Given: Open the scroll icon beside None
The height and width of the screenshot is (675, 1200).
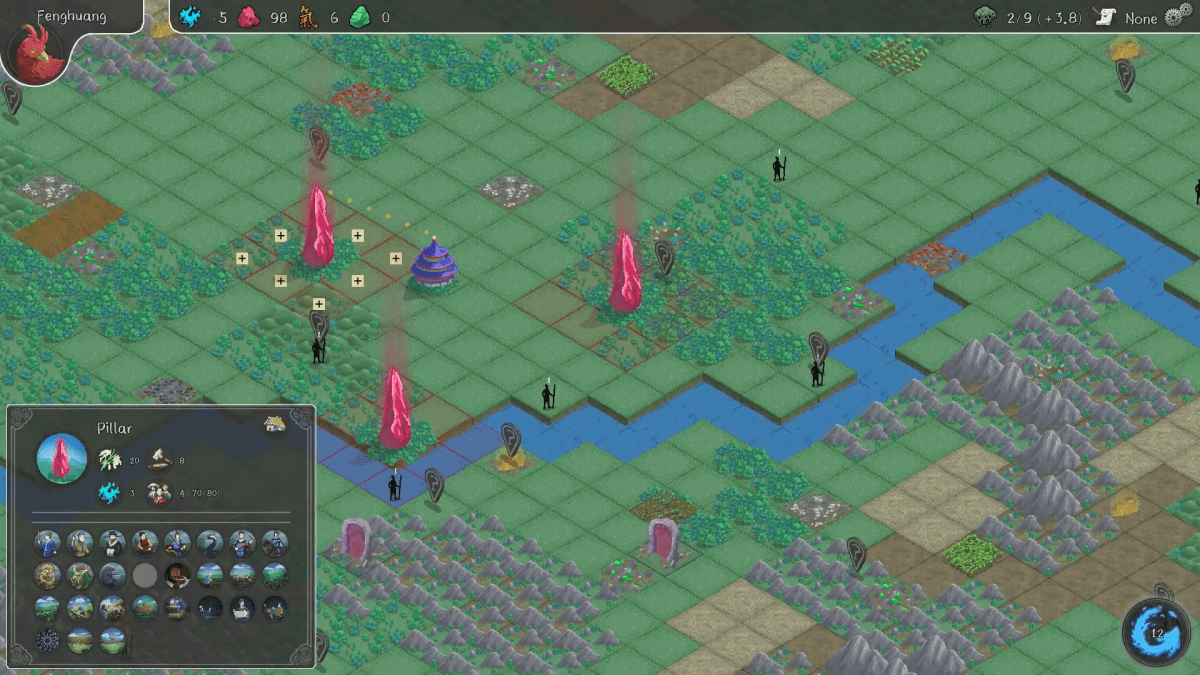Looking at the screenshot, I should coord(1105,19).
